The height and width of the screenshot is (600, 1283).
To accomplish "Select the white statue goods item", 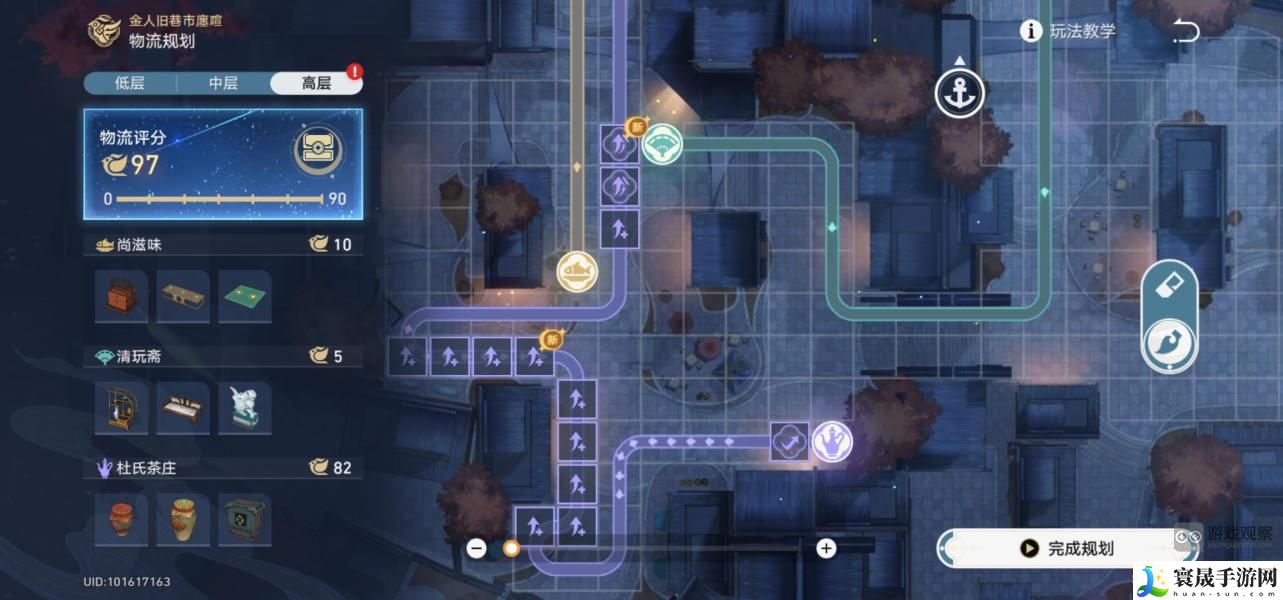I will [243, 408].
